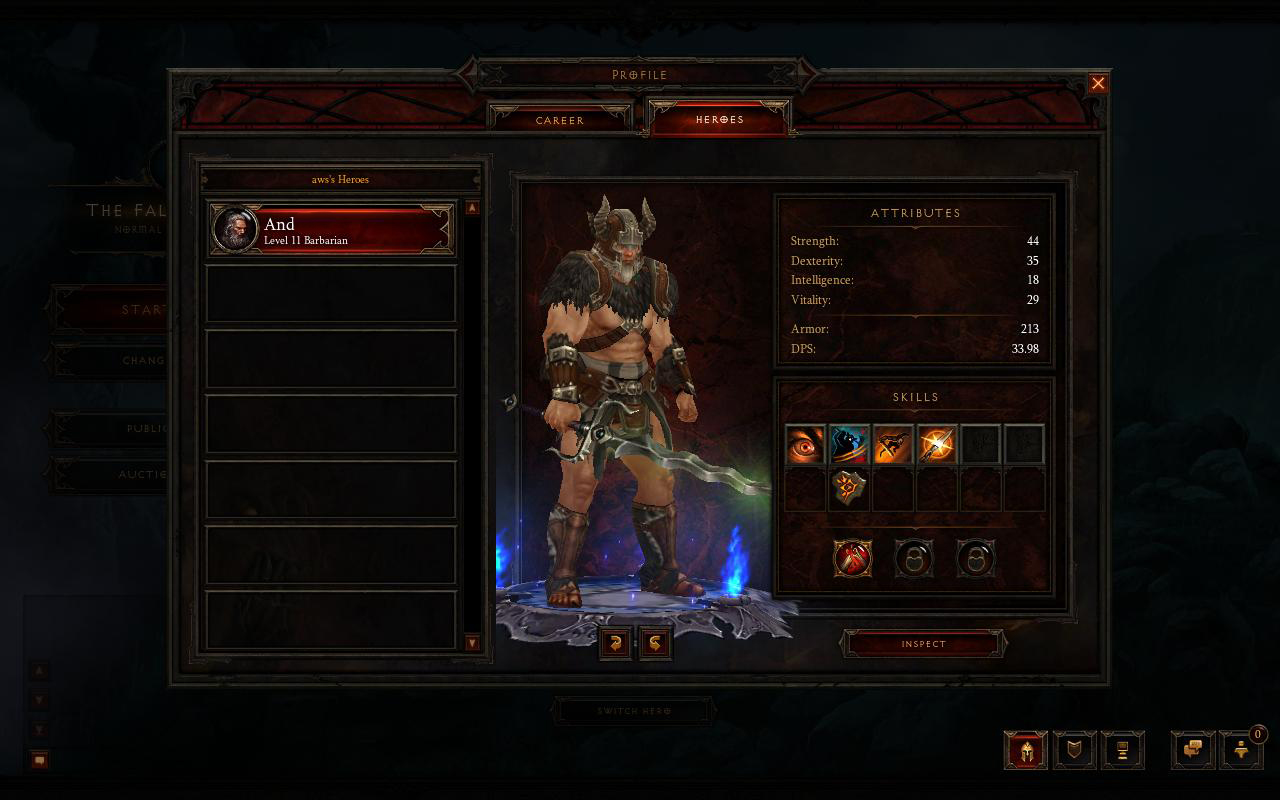The image size is (1280, 800).
Task: Select the glowing spear skill icon
Action: [937, 444]
